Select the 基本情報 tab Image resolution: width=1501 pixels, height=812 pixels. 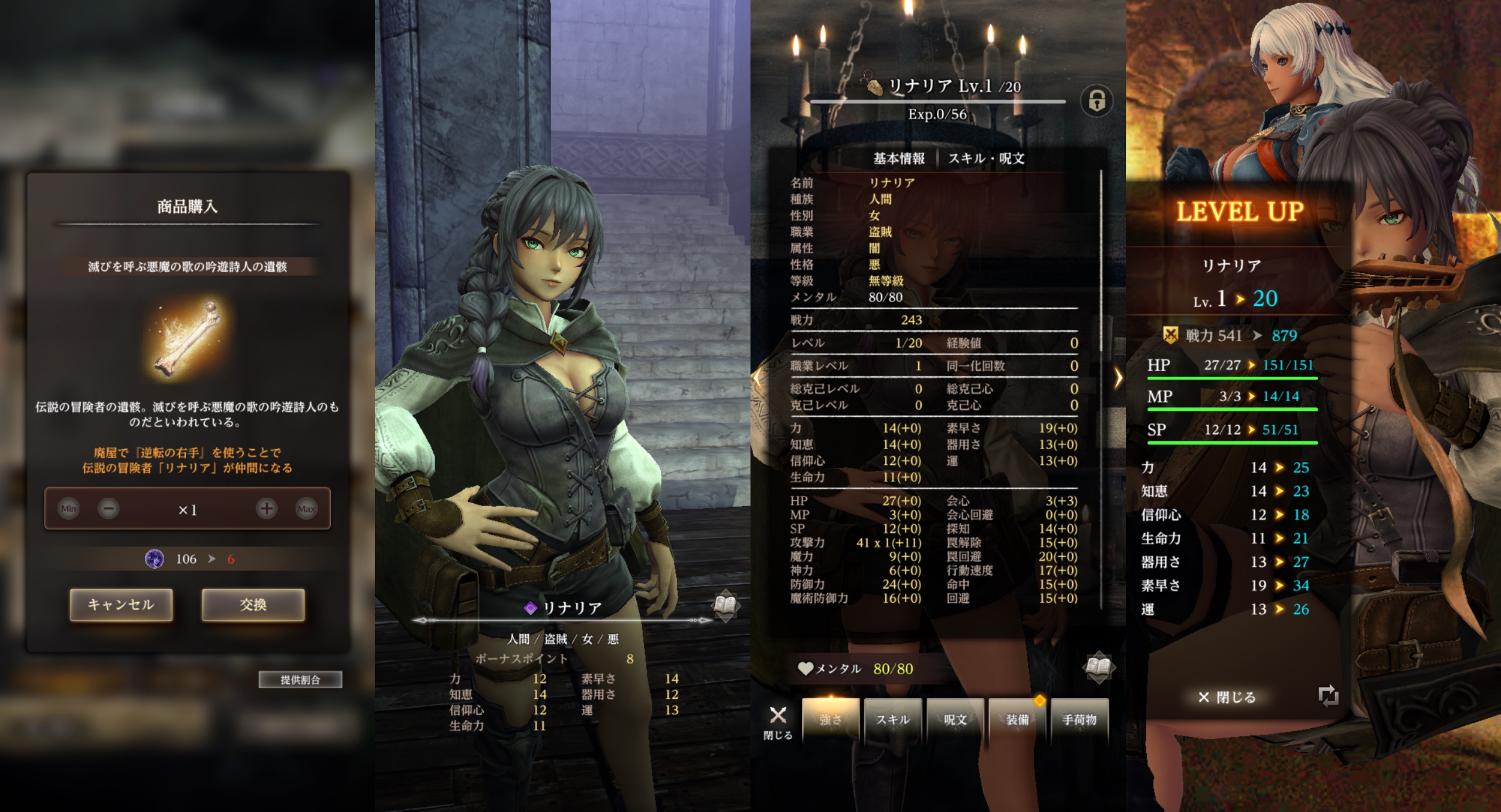[x=898, y=158]
